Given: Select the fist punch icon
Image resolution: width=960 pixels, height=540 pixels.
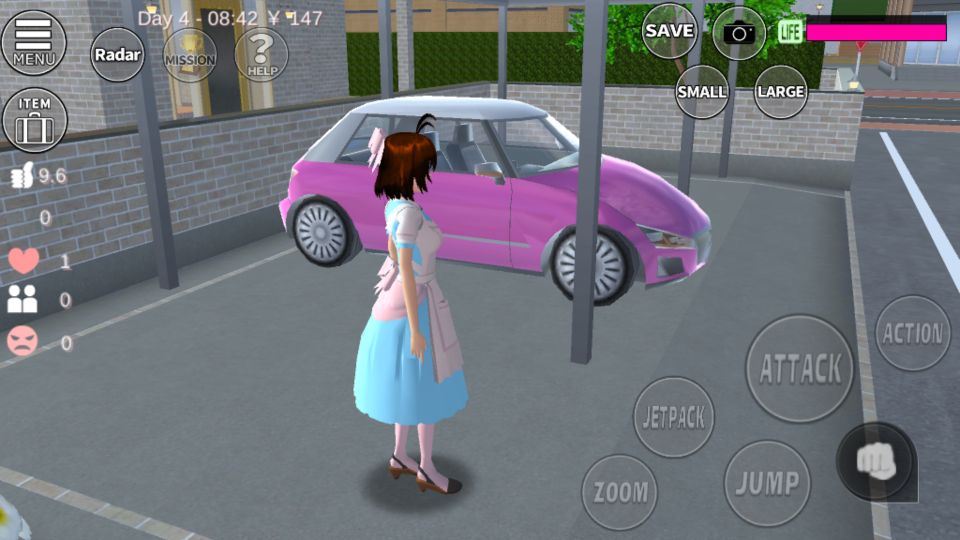Looking at the screenshot, I should click(876, 461).
